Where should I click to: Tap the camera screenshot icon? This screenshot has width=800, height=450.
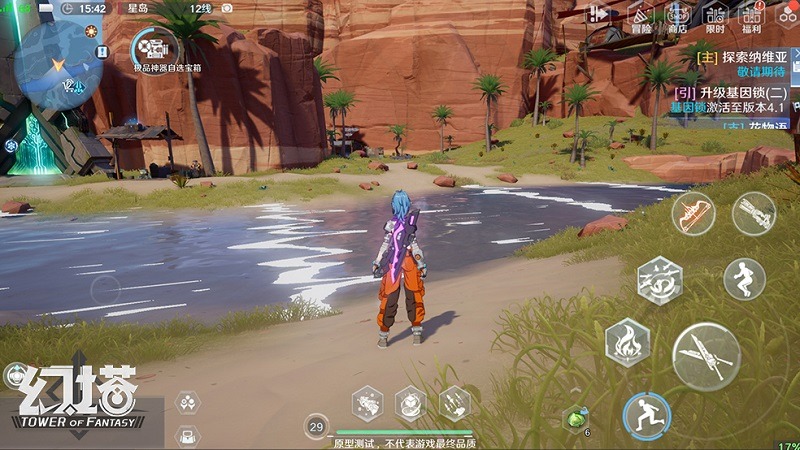coord(227,8)
